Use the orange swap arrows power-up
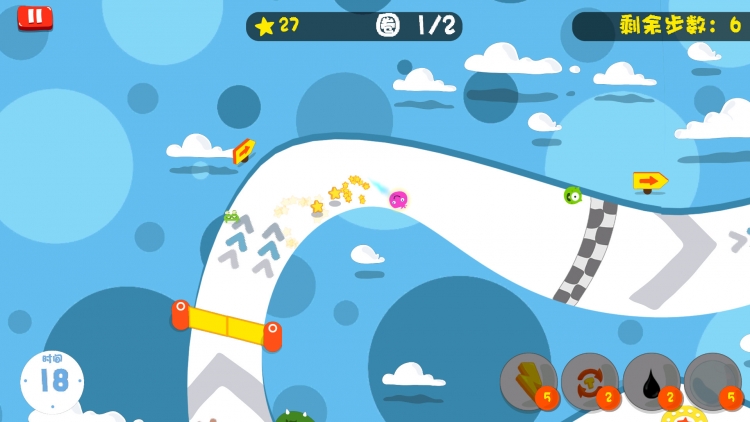 pos(589,381)
